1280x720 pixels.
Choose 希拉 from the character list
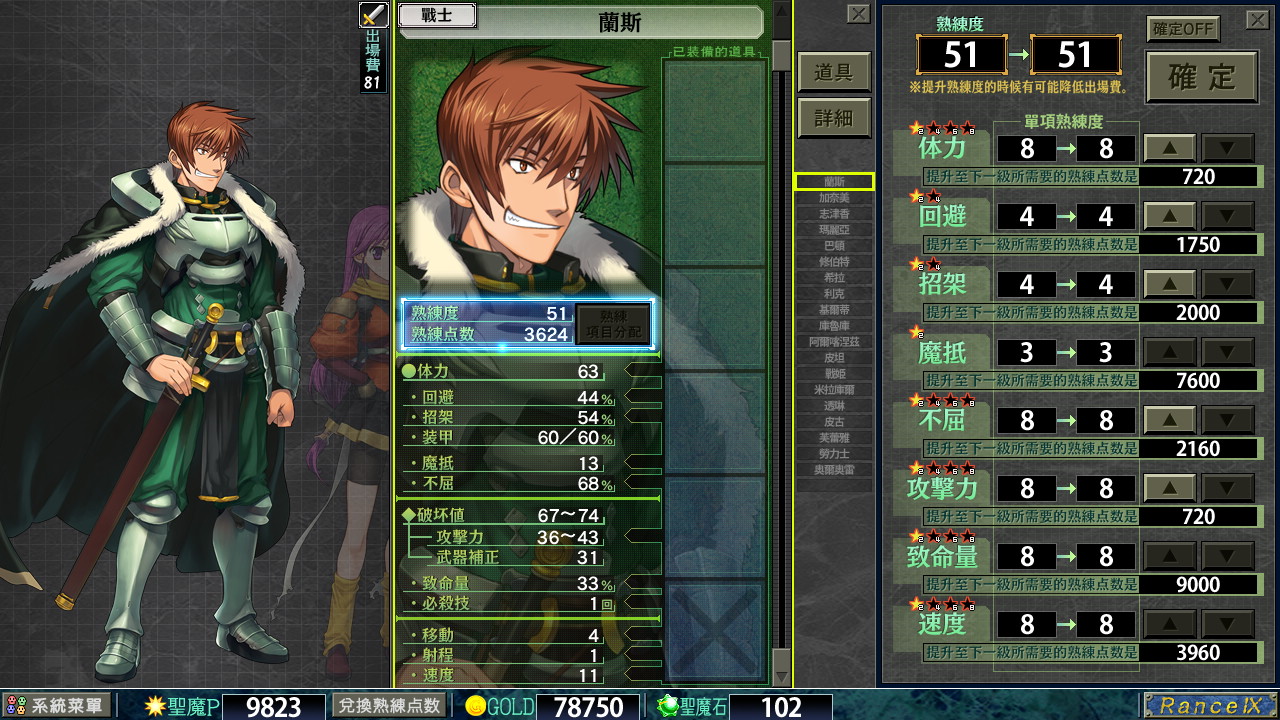pos(834,278)
